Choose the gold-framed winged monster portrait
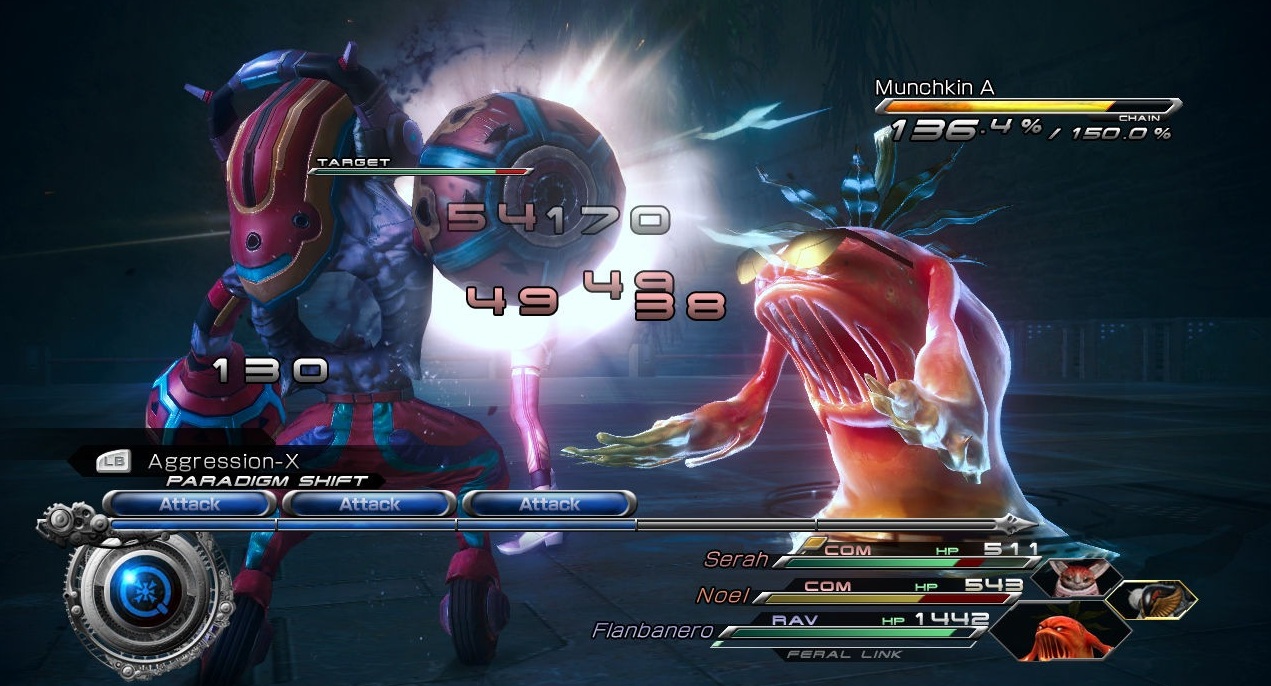This screenshot has width=1271, height=686. point(1151,597)
